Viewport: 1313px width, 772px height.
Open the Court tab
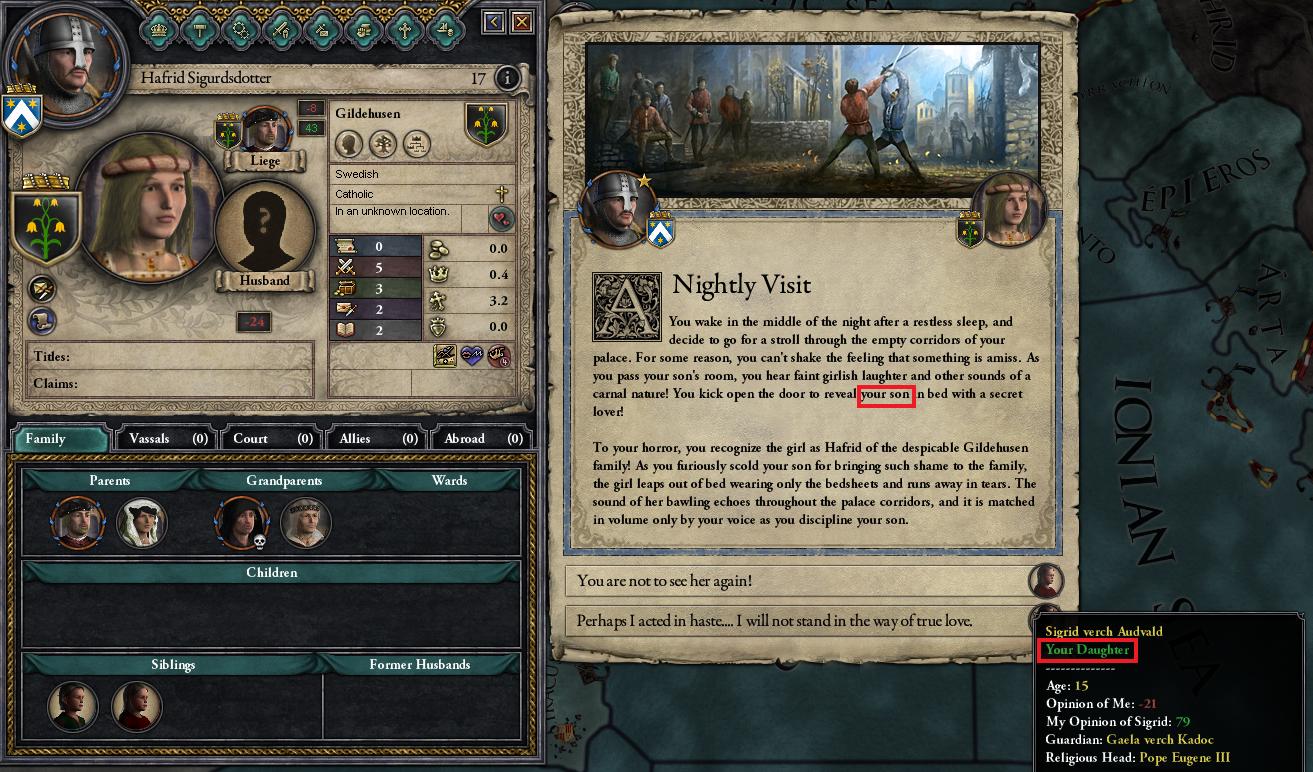point(268,438)
